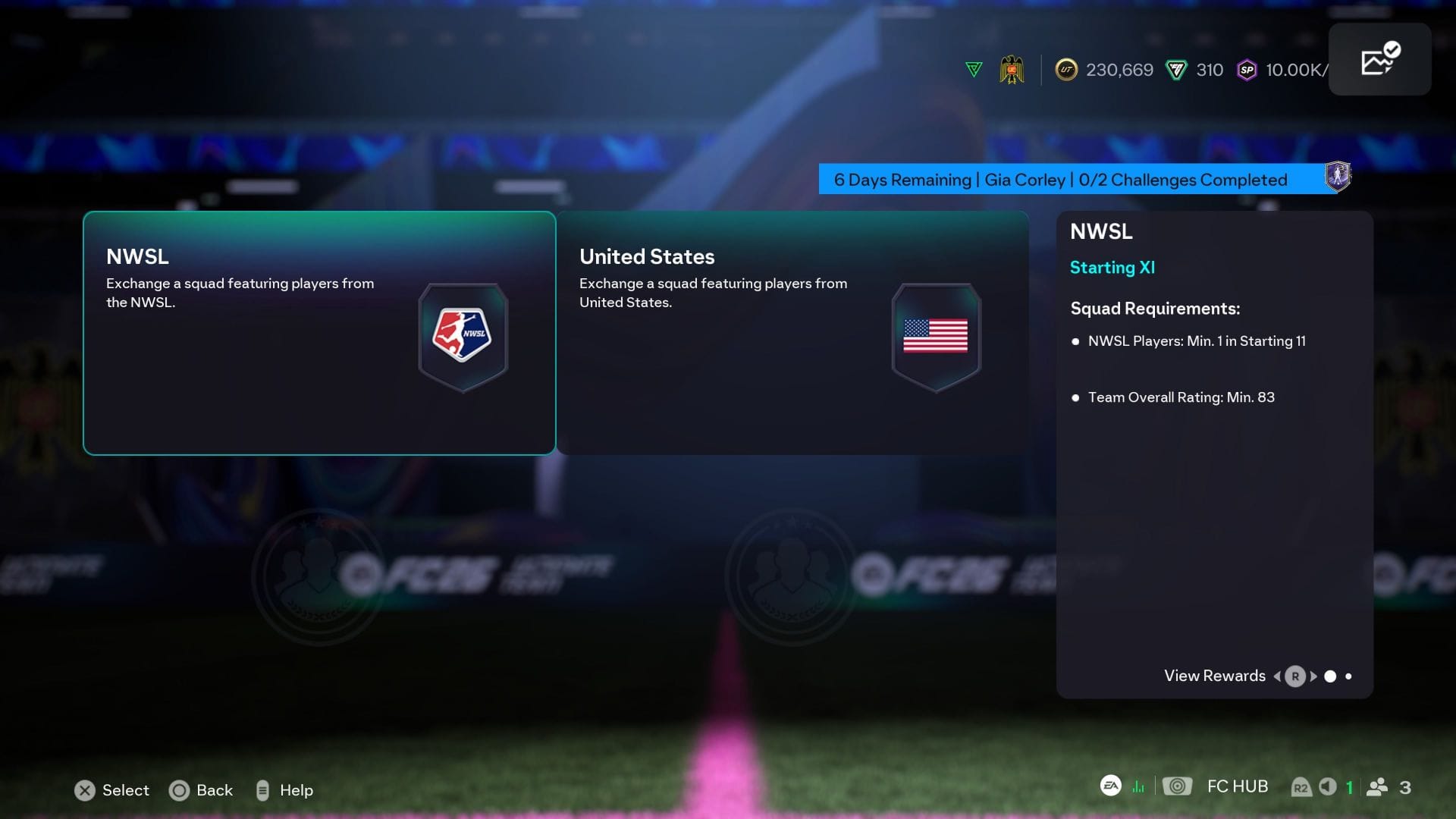Screen dimensions: 1456x819
Task: Click the club crest icon in the top bar
Action: pos(1012,70)
